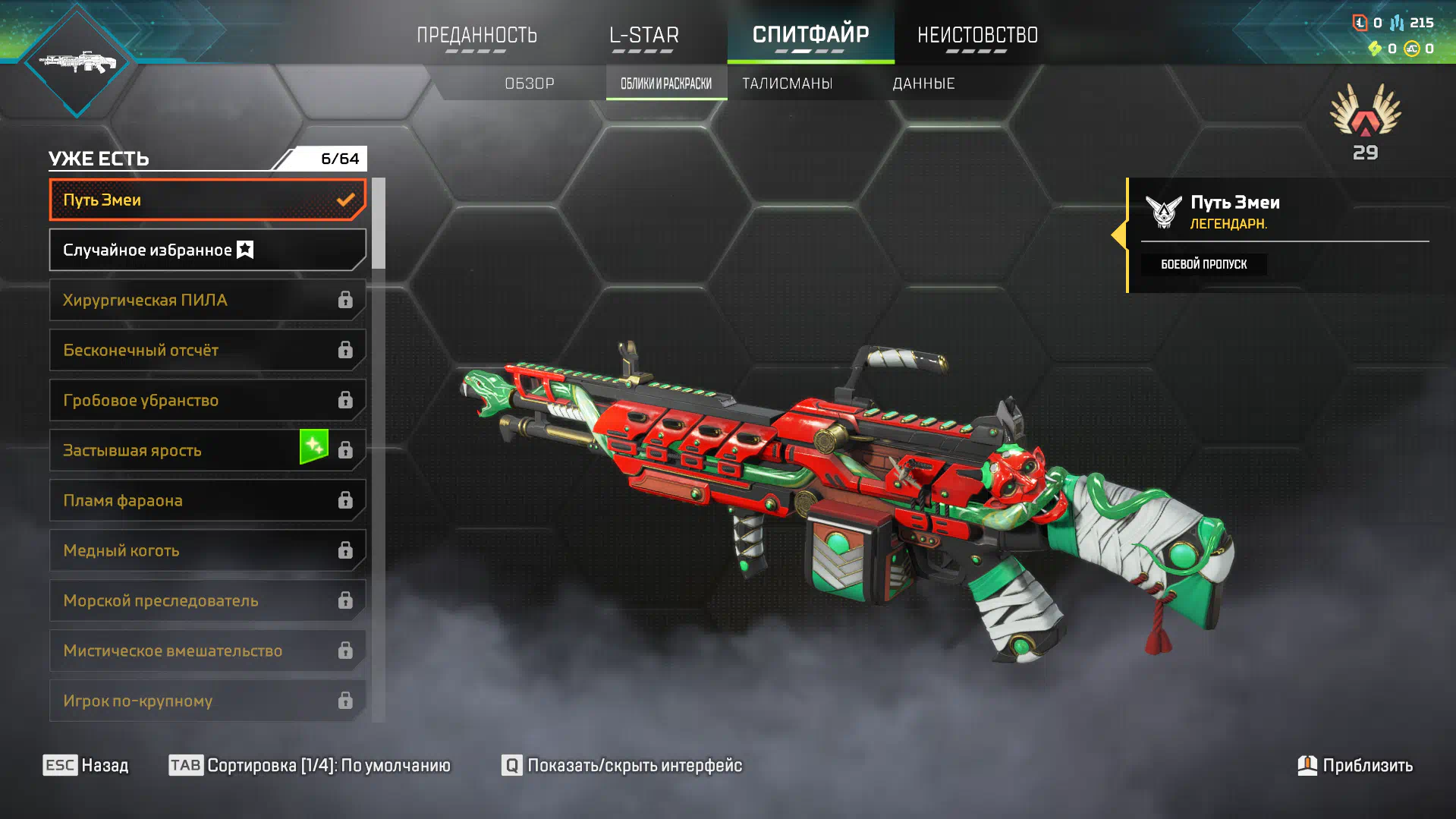Go back with the Назад button
The height and width of the screenshot is (819, 1456).
click(x=86, y=765)
